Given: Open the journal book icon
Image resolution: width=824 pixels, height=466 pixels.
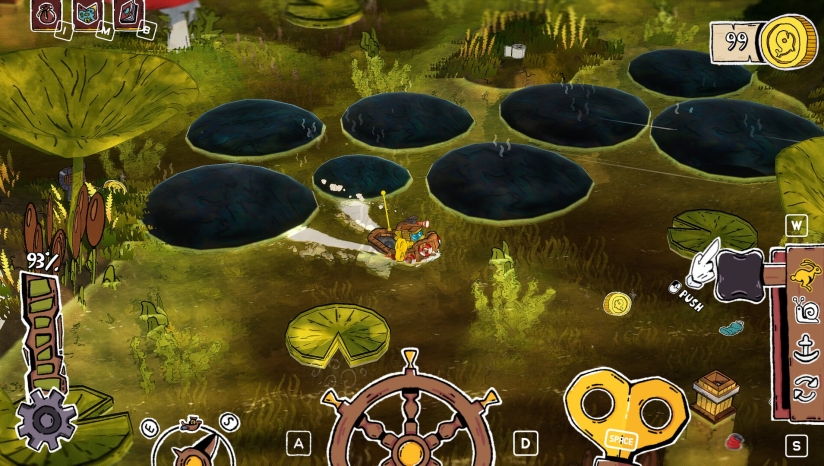Looking at the screenshot, I should [x=128, y=13].
